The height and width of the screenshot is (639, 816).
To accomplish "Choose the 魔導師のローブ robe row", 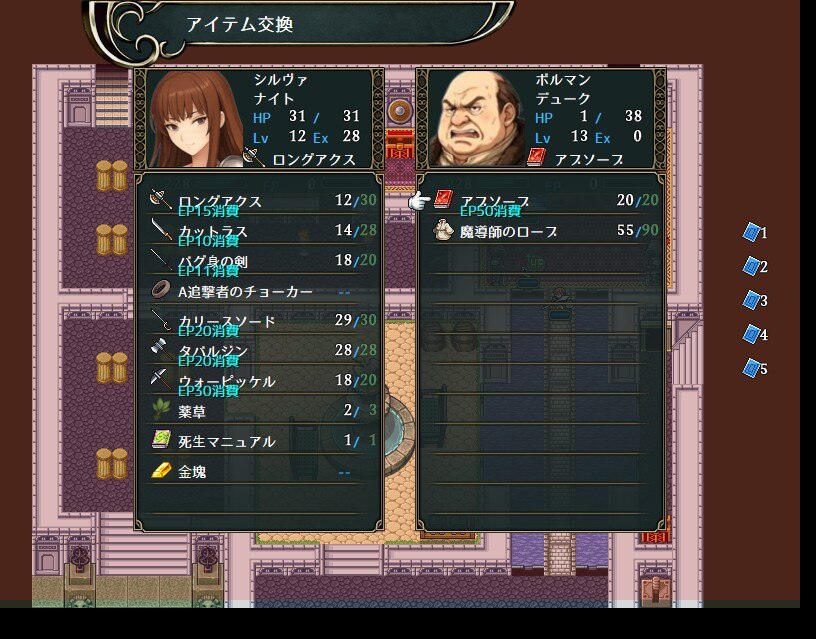I will 540,231.
